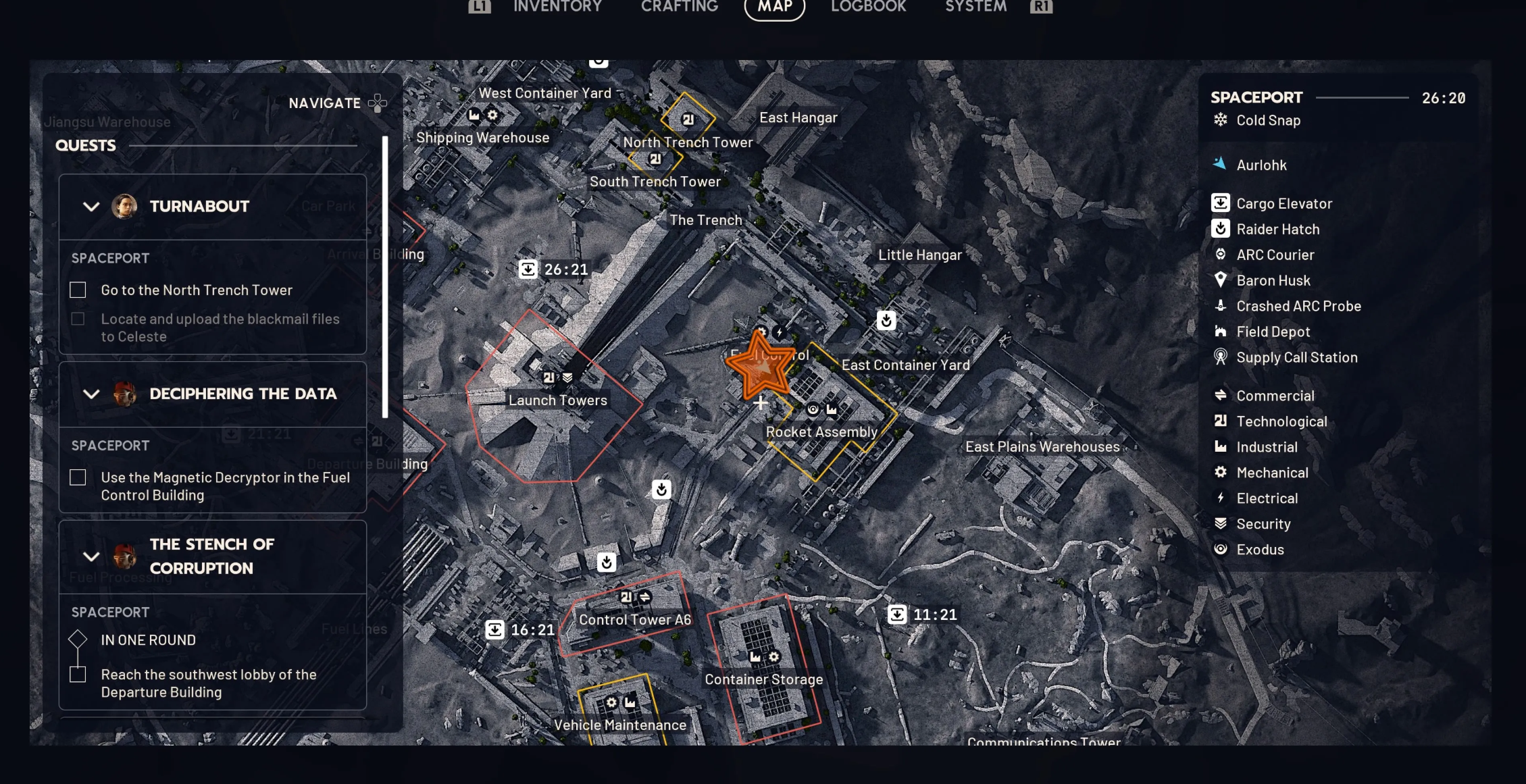This screenshot has height=784, width=1526.
Task: Open the System tab
Action: 975,7
